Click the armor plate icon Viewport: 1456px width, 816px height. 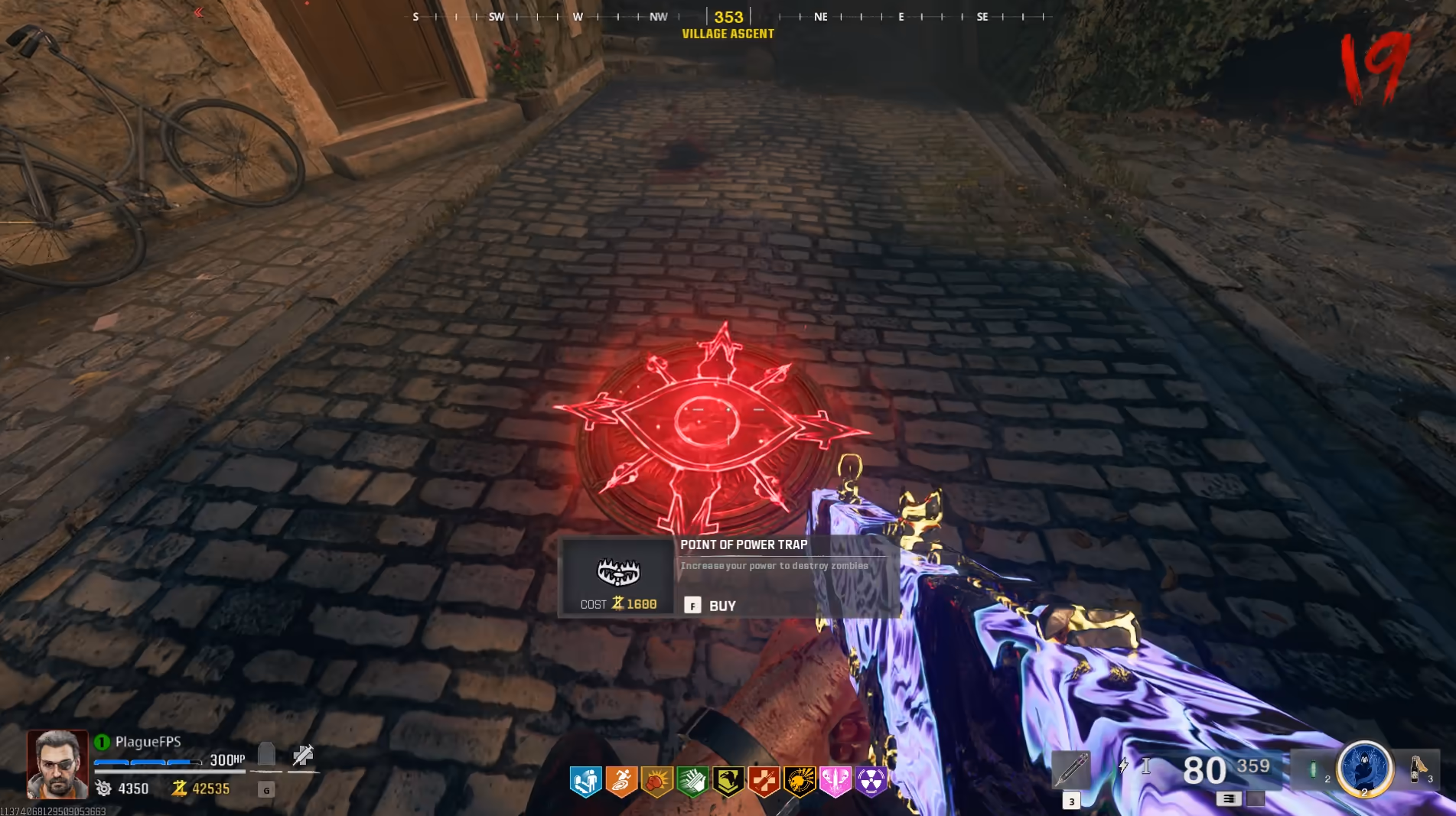point(266,756)
